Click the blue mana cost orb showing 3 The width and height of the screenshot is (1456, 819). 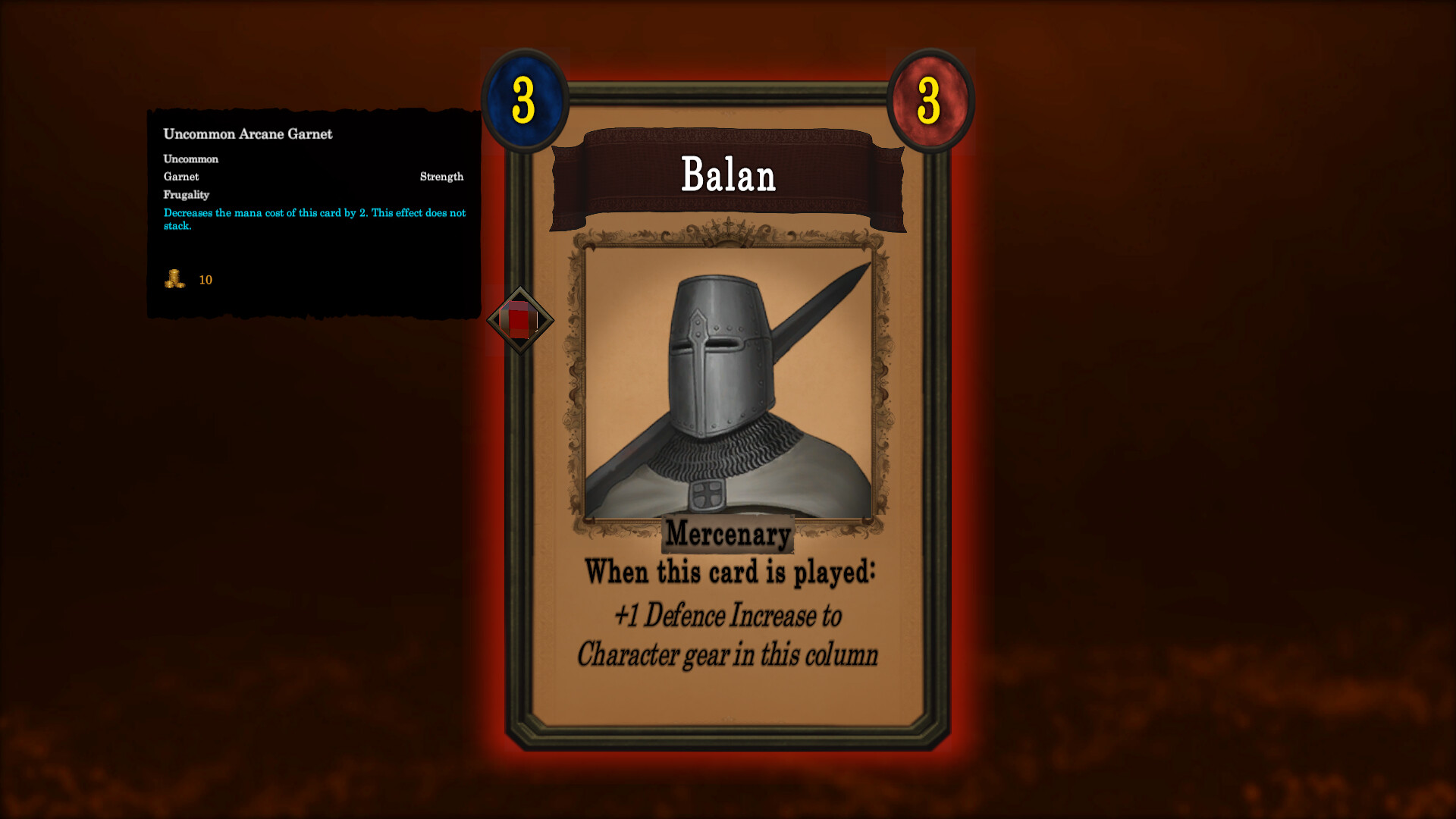524,100
